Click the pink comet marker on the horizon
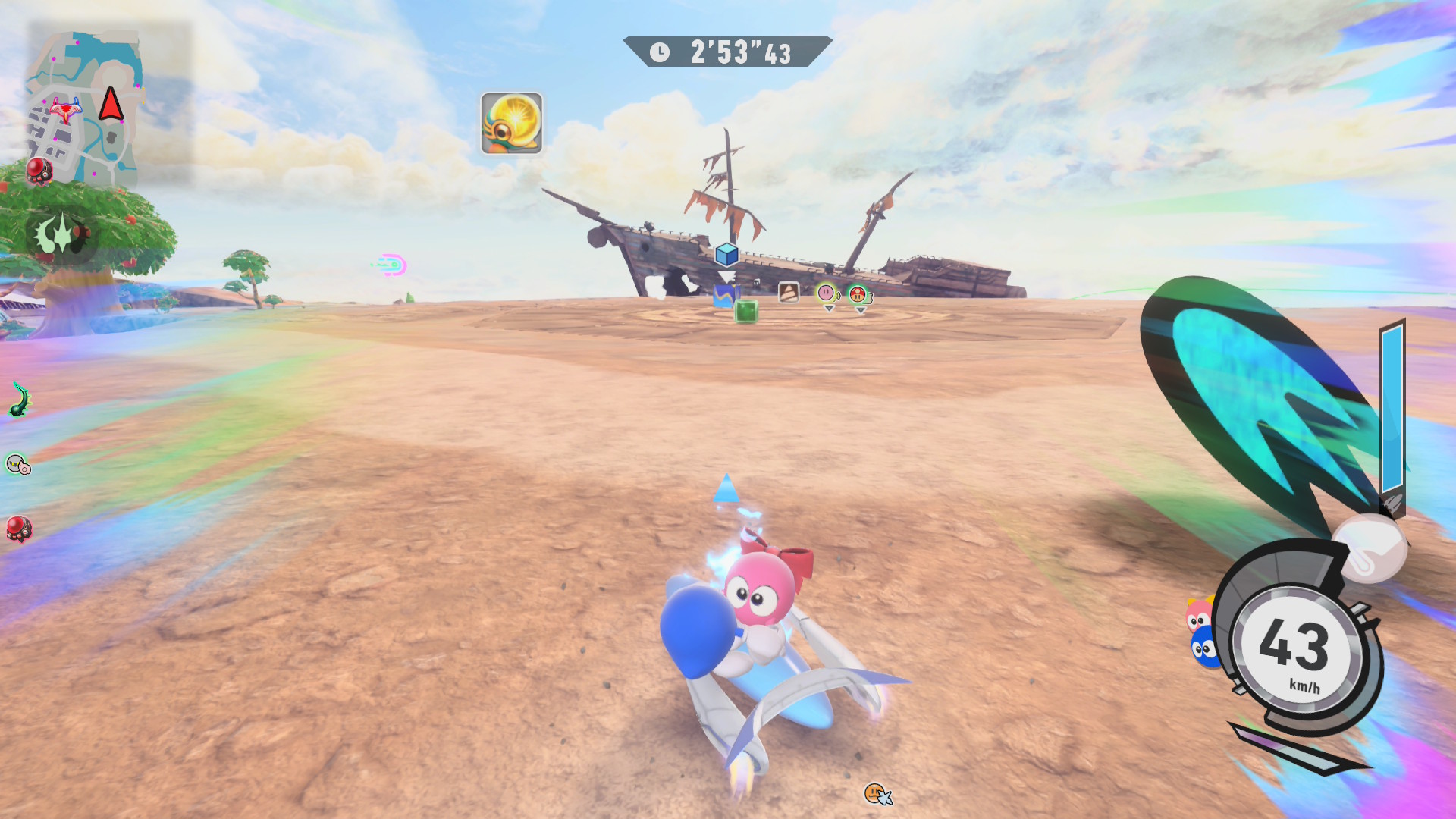 pos(391,265)
